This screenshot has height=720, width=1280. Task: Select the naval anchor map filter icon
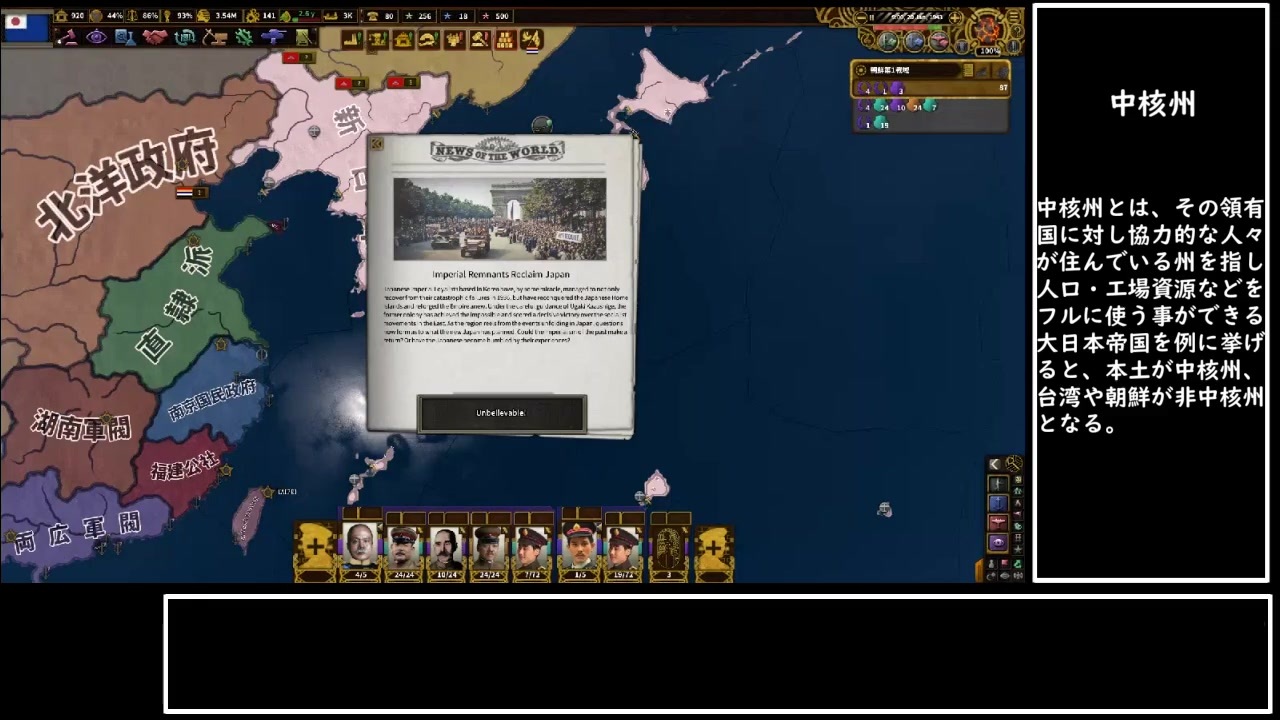pos(998,503)
